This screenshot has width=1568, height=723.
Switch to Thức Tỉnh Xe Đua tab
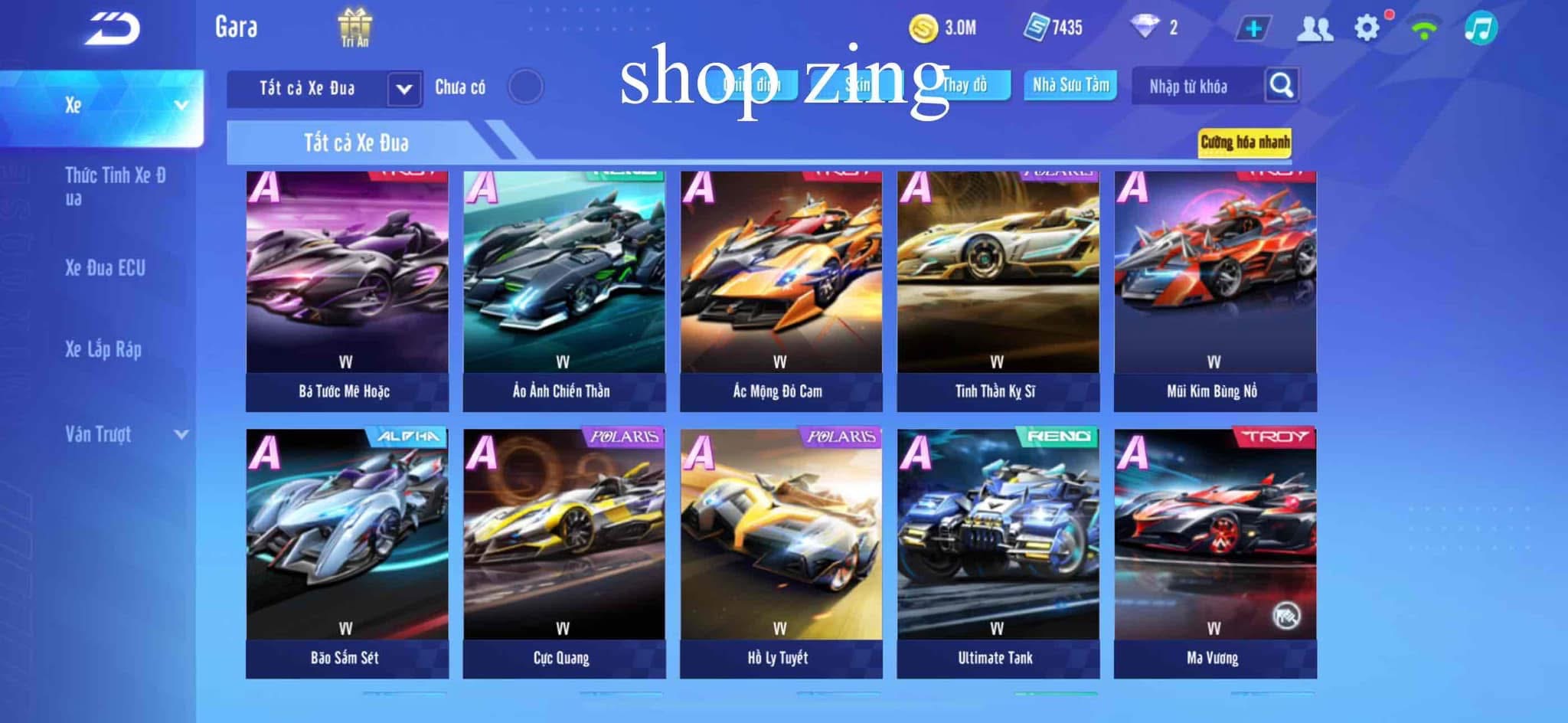click(x=115, y=186)
